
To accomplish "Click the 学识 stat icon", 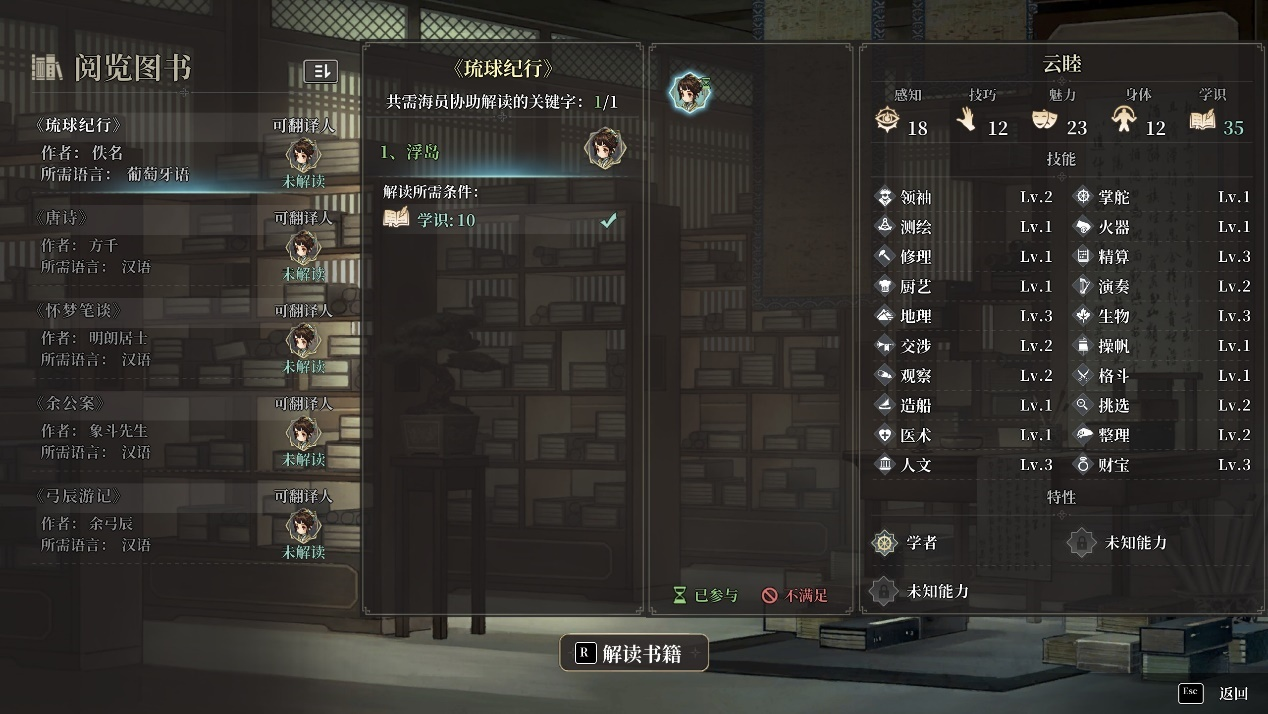I will click(1203, 122).
